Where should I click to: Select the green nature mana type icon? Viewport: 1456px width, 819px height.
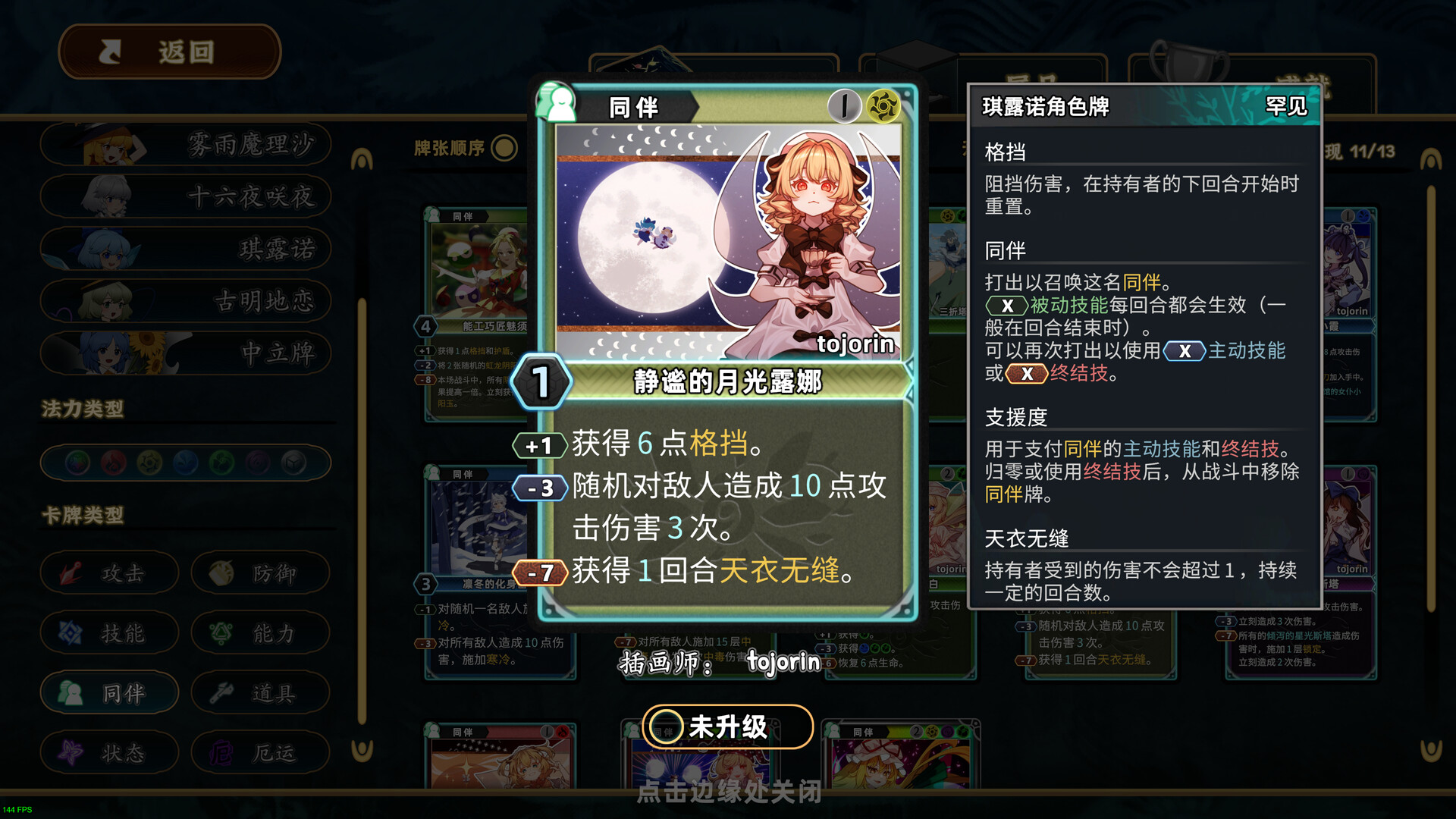[221, 462]
